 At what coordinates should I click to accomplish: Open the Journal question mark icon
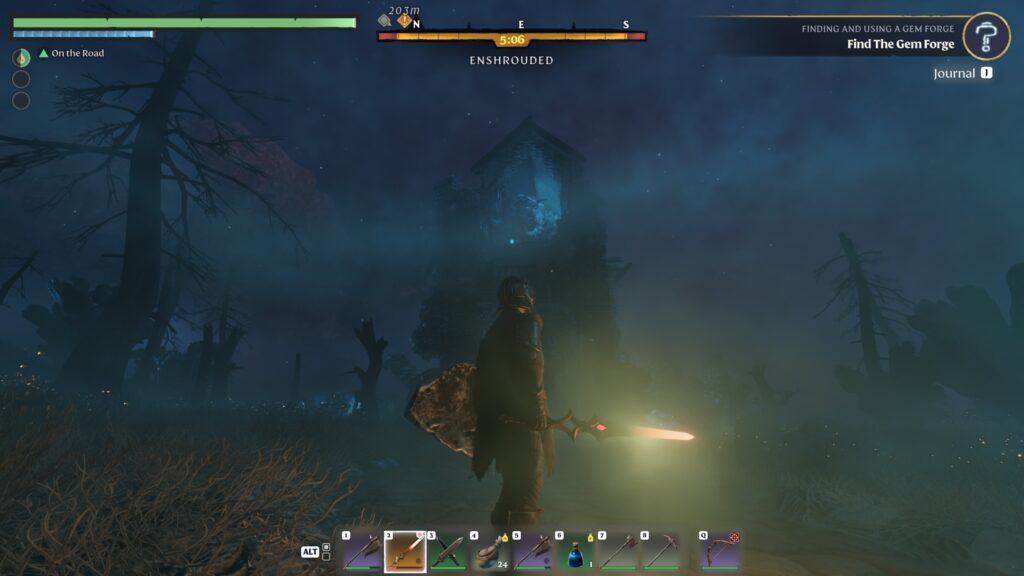[x=986, y=37]
